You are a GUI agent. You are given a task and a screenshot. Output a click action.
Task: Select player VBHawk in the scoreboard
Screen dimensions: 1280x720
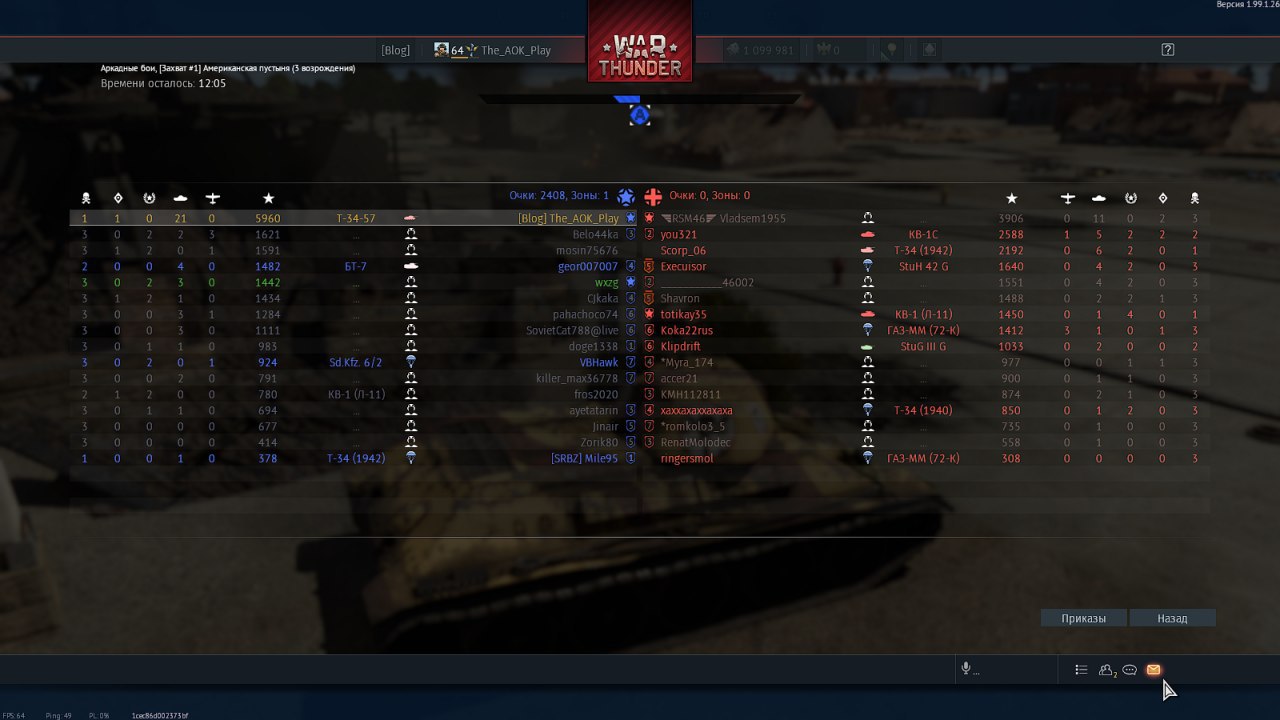click(599, 362)
